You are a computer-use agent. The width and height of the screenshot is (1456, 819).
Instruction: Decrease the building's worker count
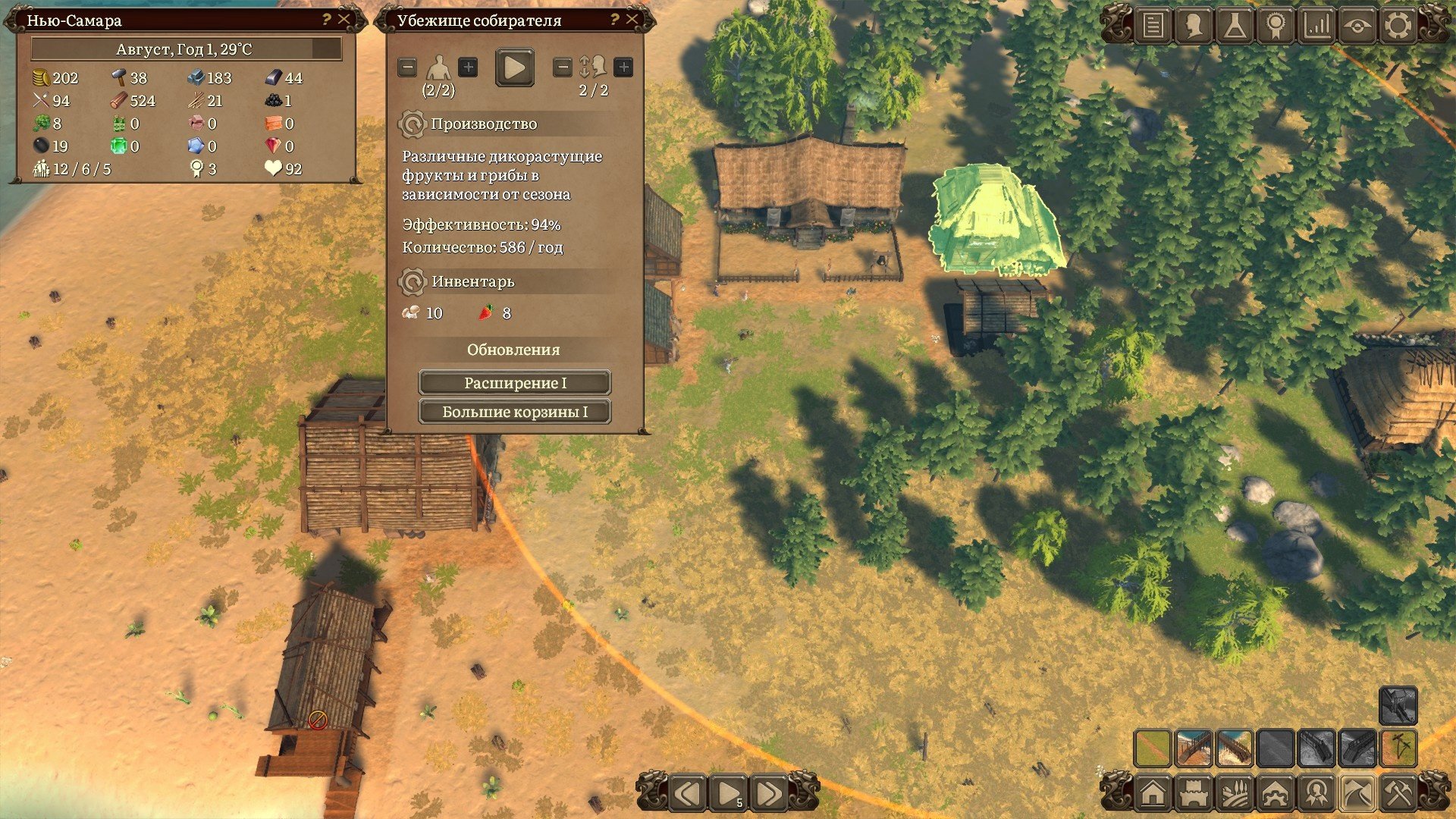(x=407, y=67)
